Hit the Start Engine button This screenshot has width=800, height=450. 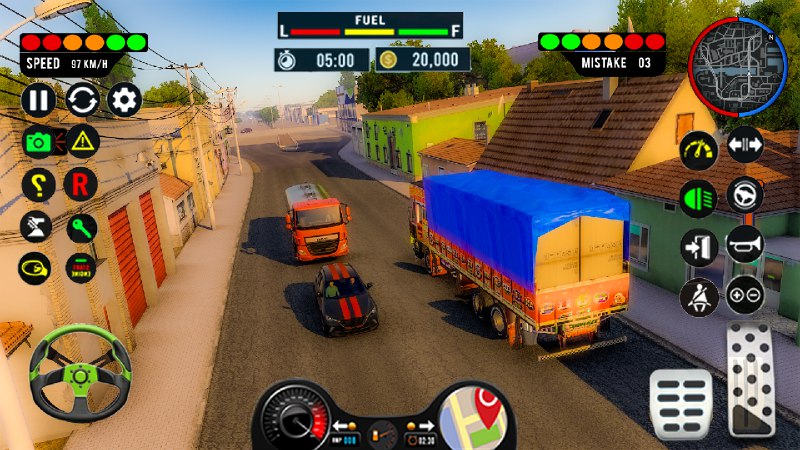(x=80, y=268)
